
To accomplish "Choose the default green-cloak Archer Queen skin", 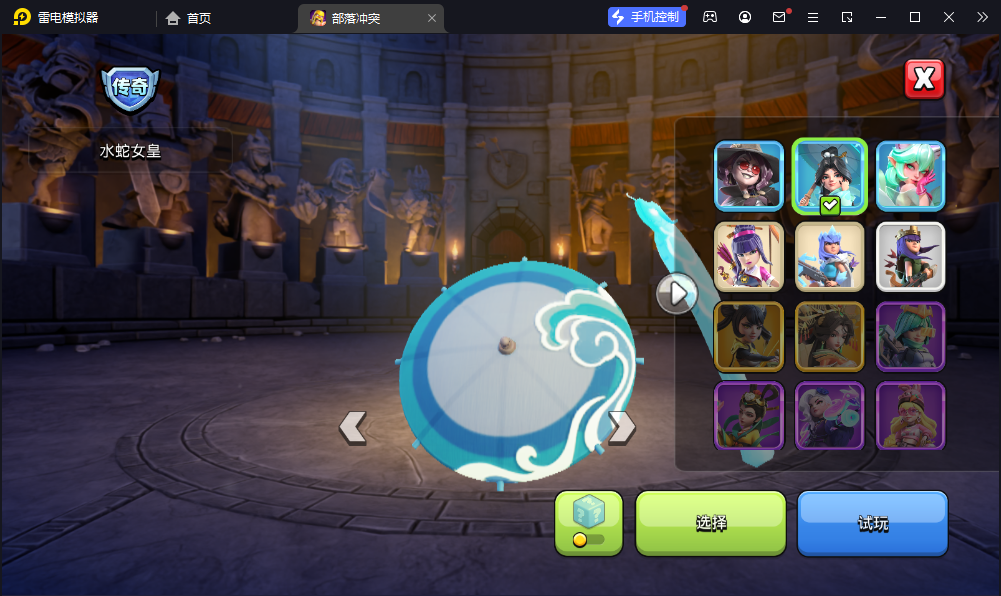I will click(910, 256).
